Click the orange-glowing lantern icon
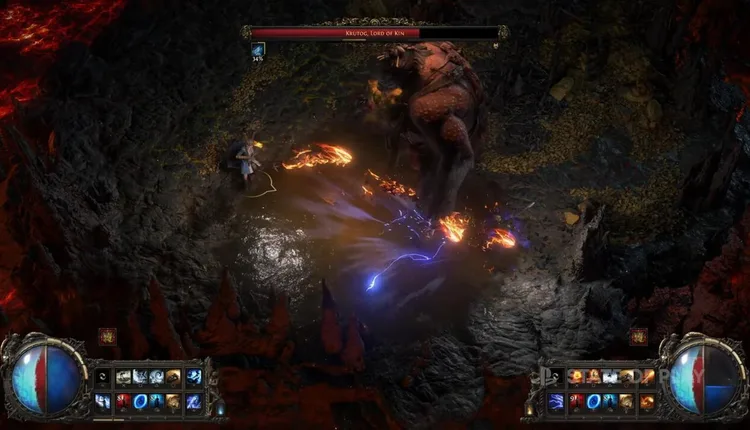The image size is (750, 430). (x=529, y=408)
